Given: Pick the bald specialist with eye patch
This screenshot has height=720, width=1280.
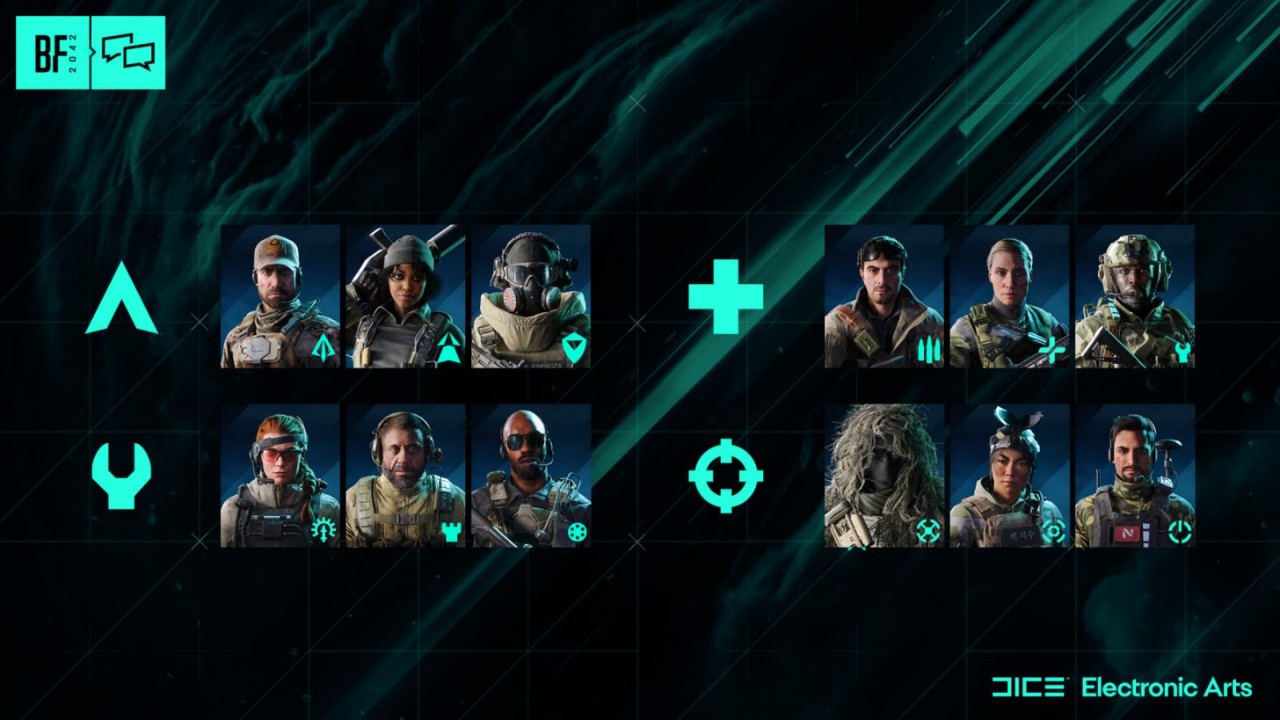Looking at the screenshot, I should [531, 476].
